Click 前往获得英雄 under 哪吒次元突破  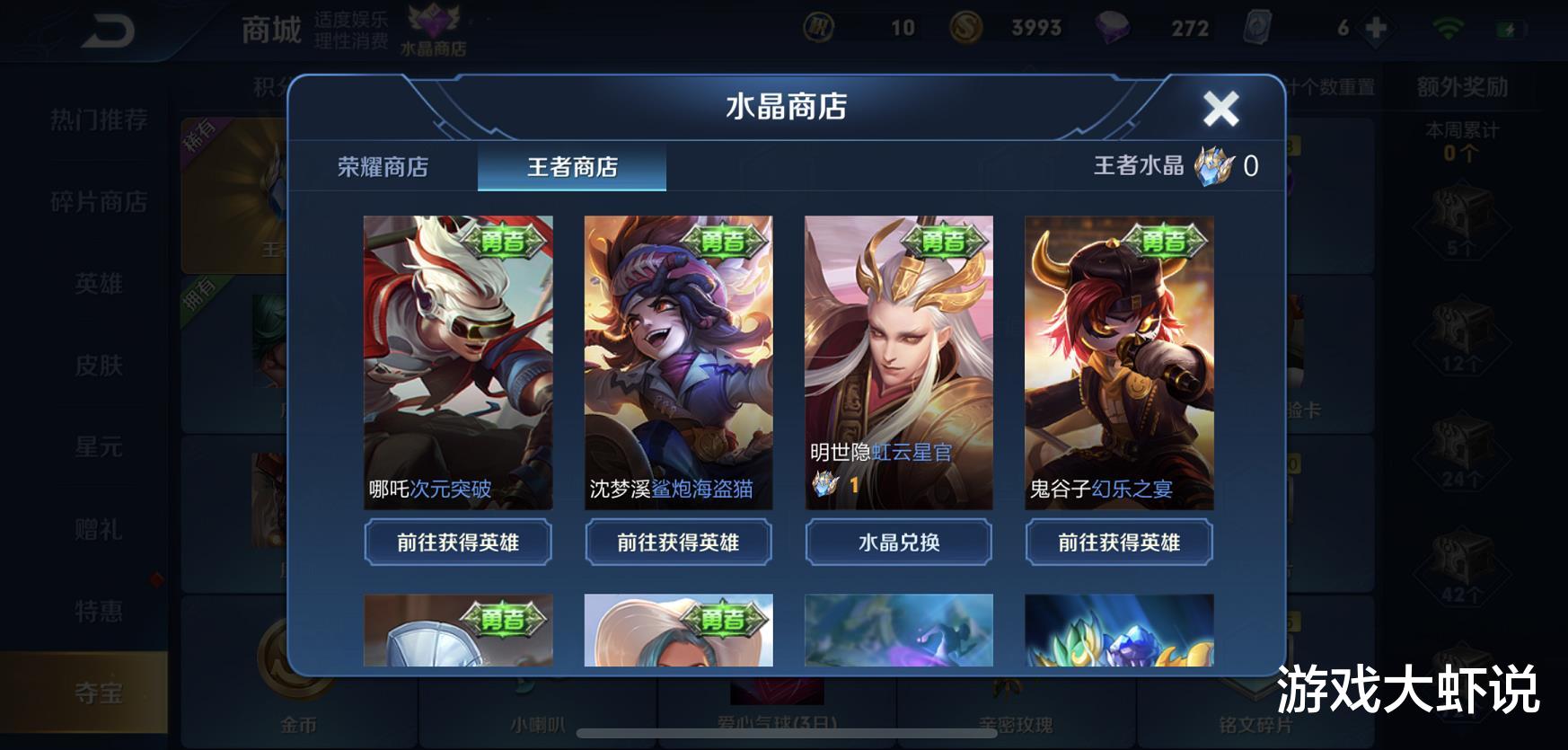pyautogui.click(x=457, y=543)
